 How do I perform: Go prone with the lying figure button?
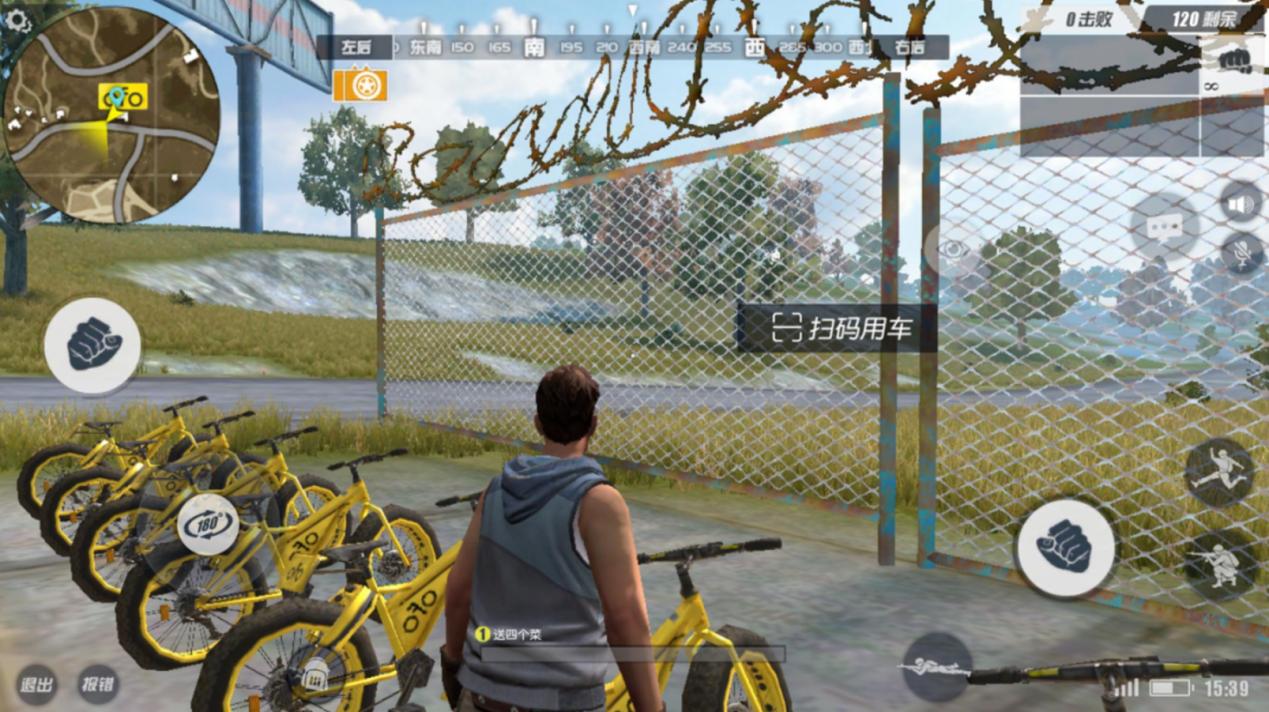tap(937, 666)
